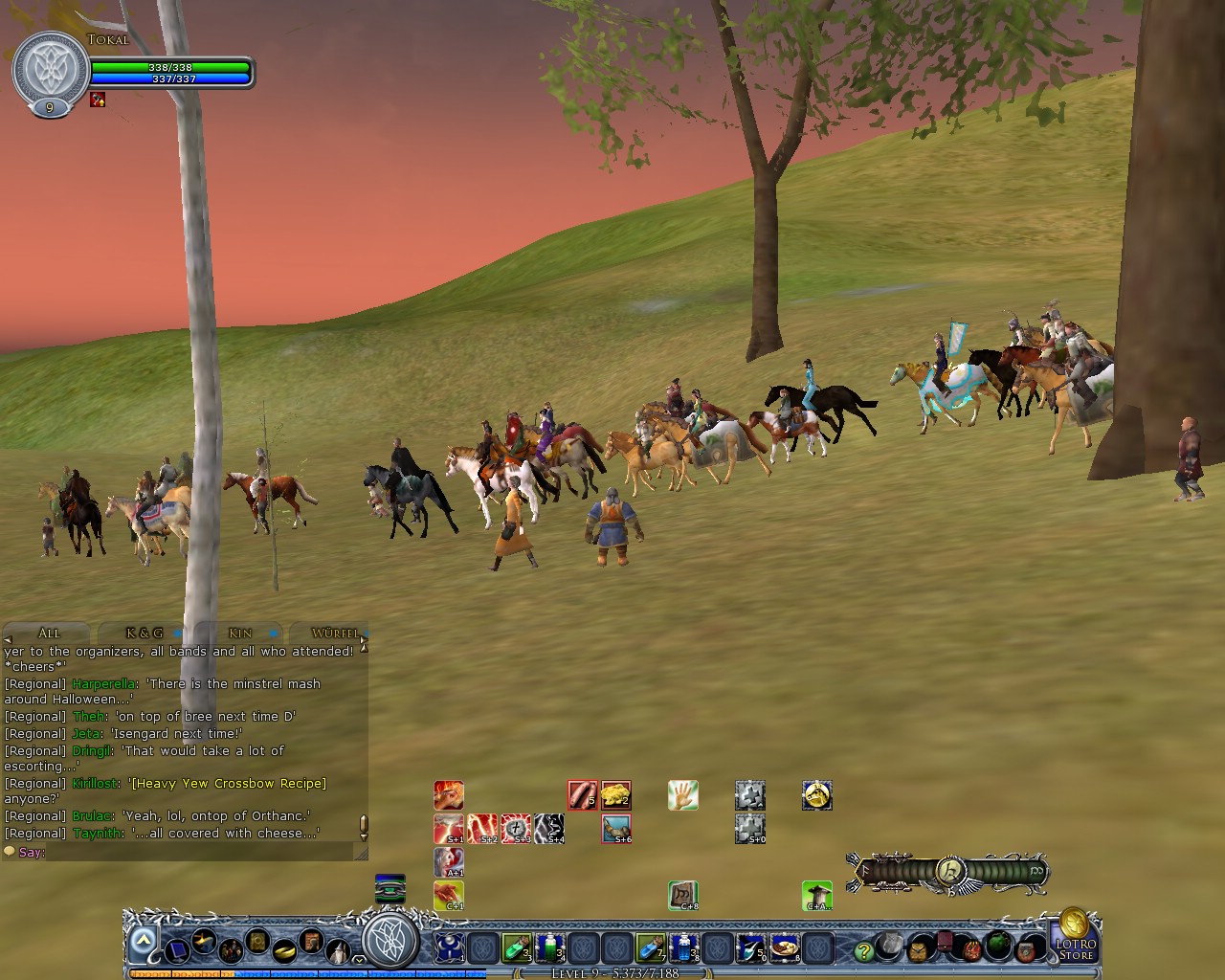Click the golden steed emblem skill icon
The height and width of the screenshot is (980, 1225).
point(817,794)
